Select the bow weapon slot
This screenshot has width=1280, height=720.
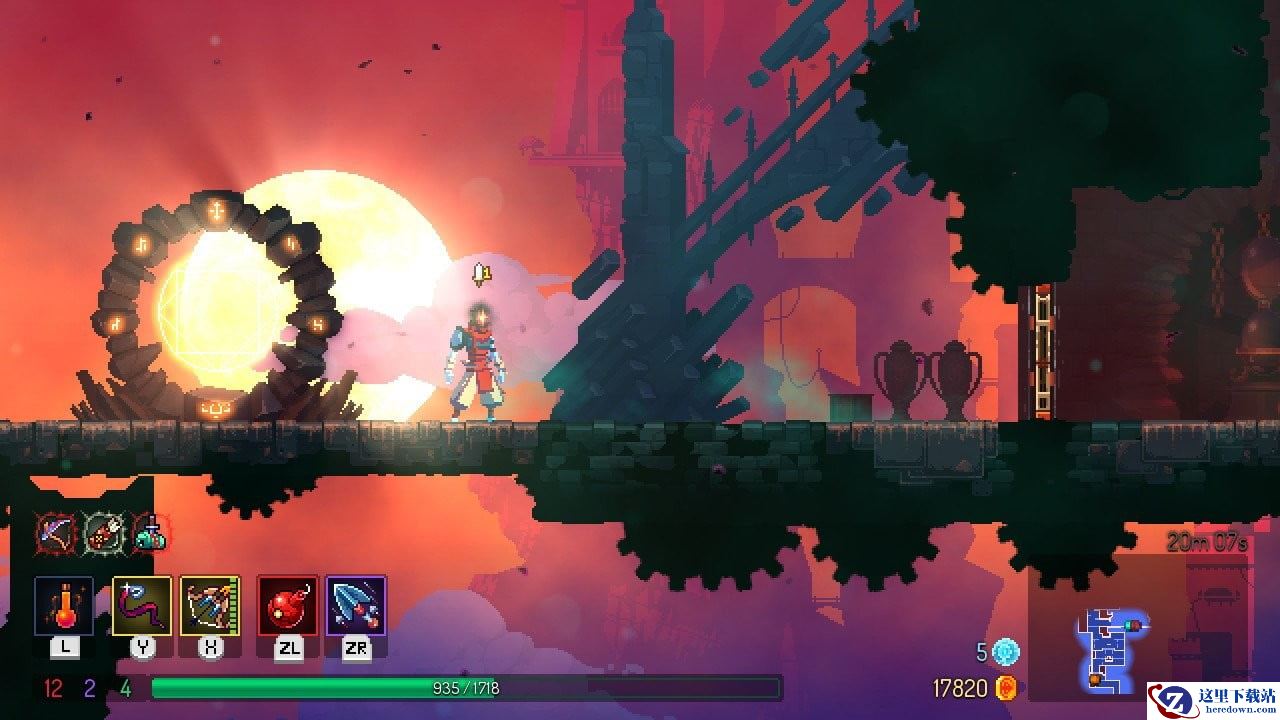click(x=210, y=606)
